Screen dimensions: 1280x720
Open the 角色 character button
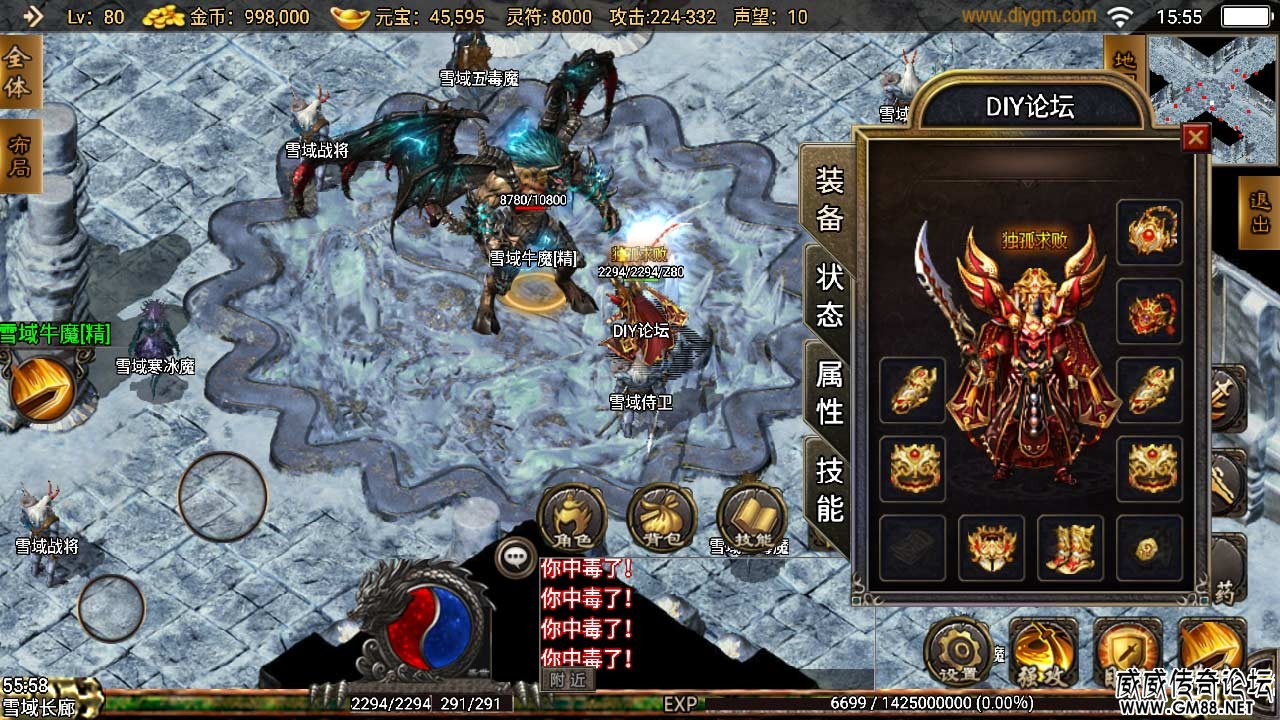(x=573, y=519)
